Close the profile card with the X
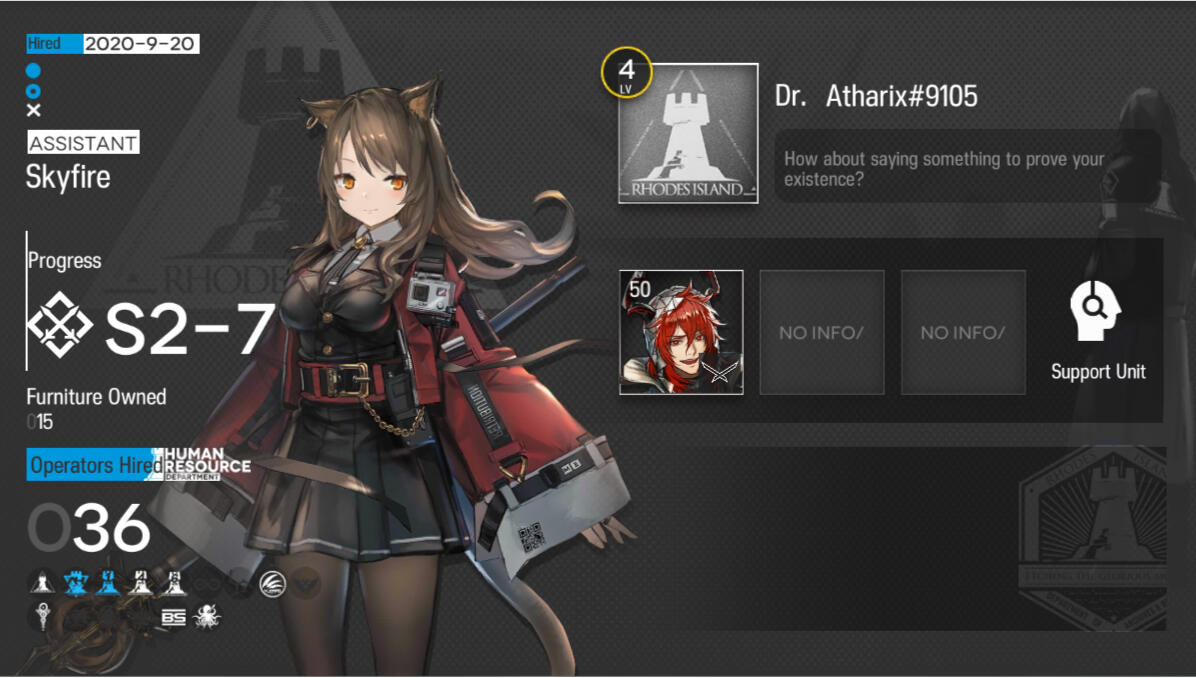 point(34,111)
